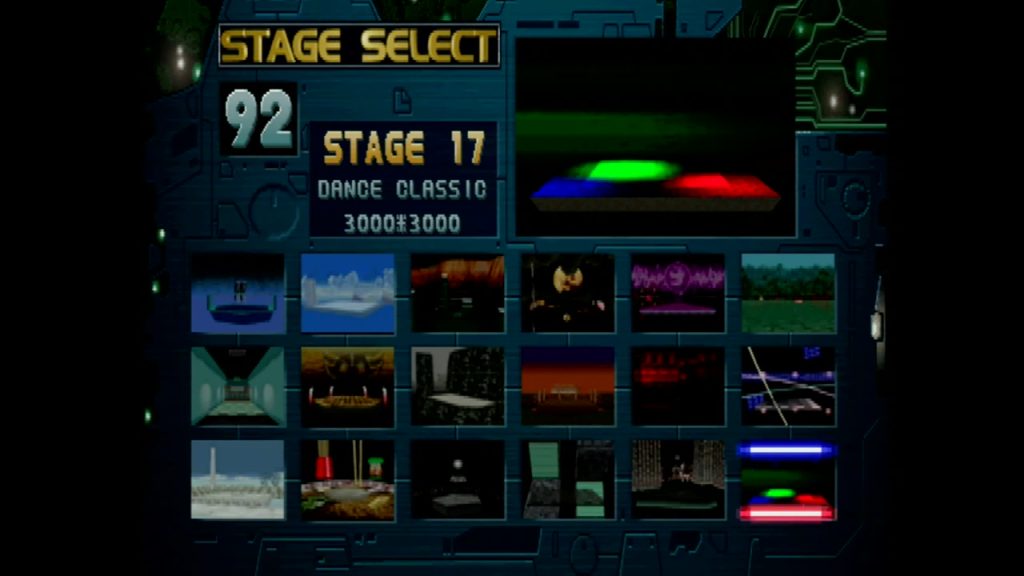The width and height of the screenshot is (1024, 576).
Task: Select the blue sky and clouds stage thumbnail
Action: 348,293
